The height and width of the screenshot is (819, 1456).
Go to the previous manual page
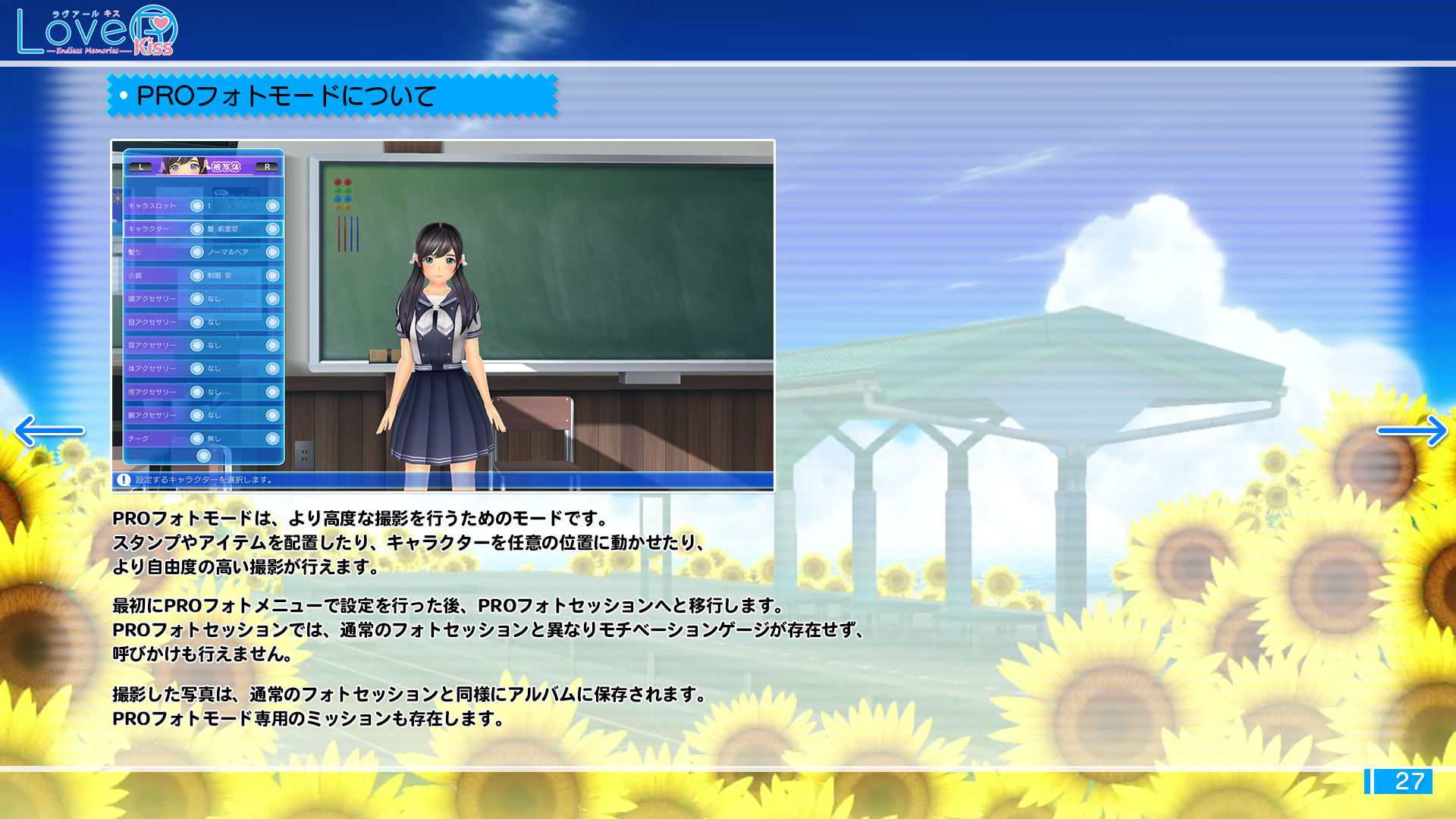tap(49, 431)
